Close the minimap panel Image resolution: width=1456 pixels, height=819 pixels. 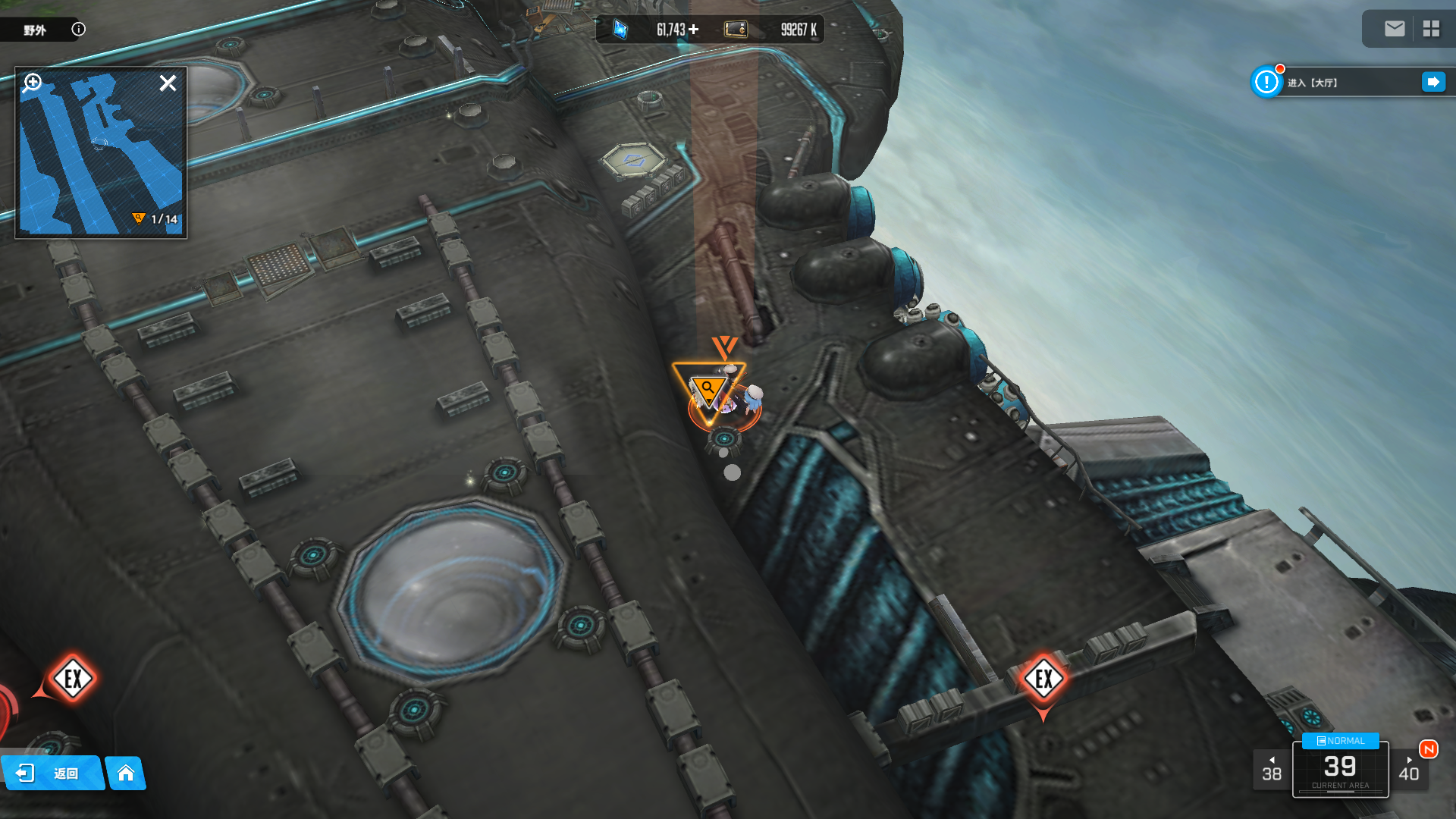pyautogui.click(x=168, y=83)
